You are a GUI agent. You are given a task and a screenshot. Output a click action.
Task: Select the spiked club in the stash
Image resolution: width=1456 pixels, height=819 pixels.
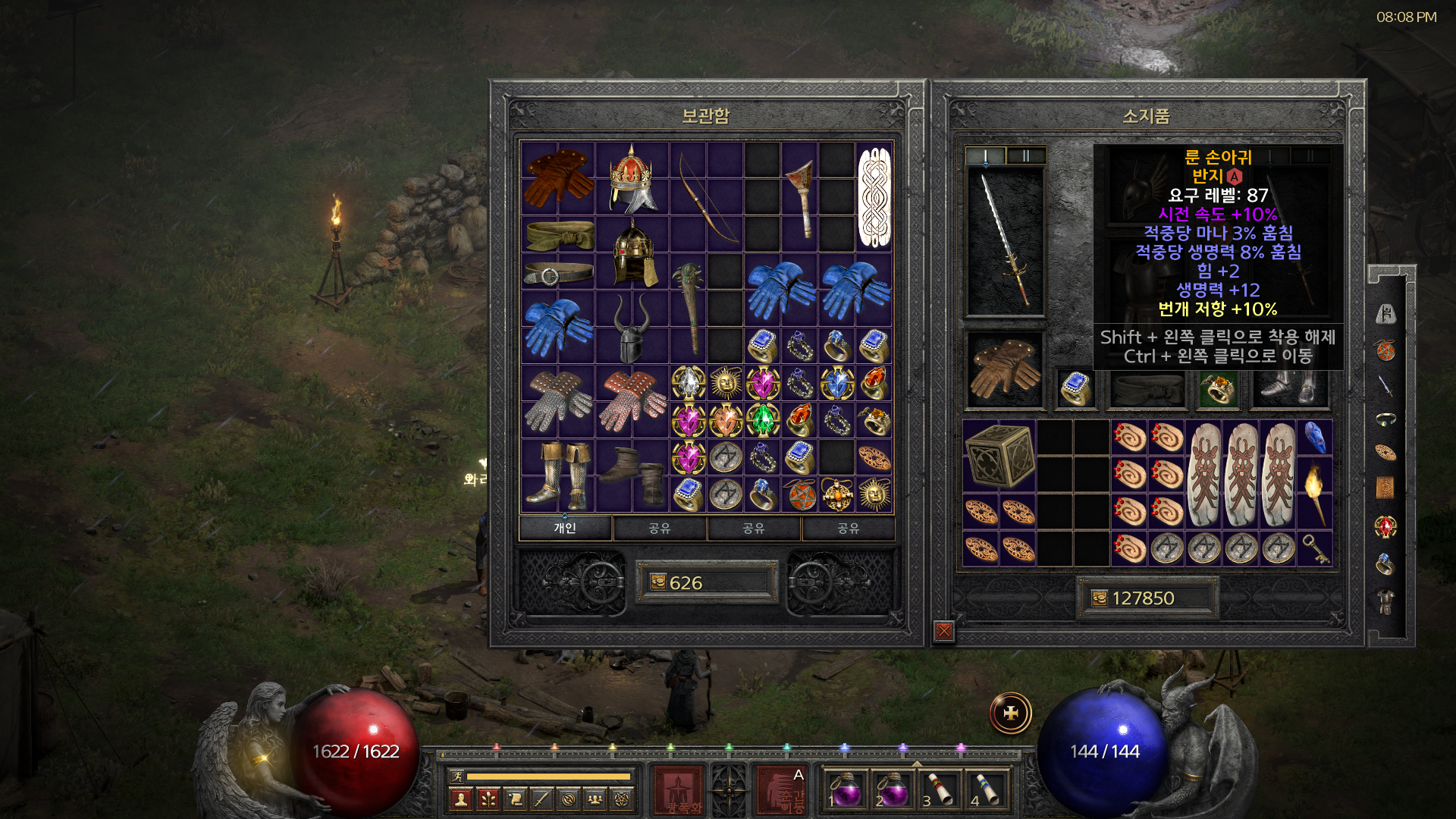tap(689, 307)
